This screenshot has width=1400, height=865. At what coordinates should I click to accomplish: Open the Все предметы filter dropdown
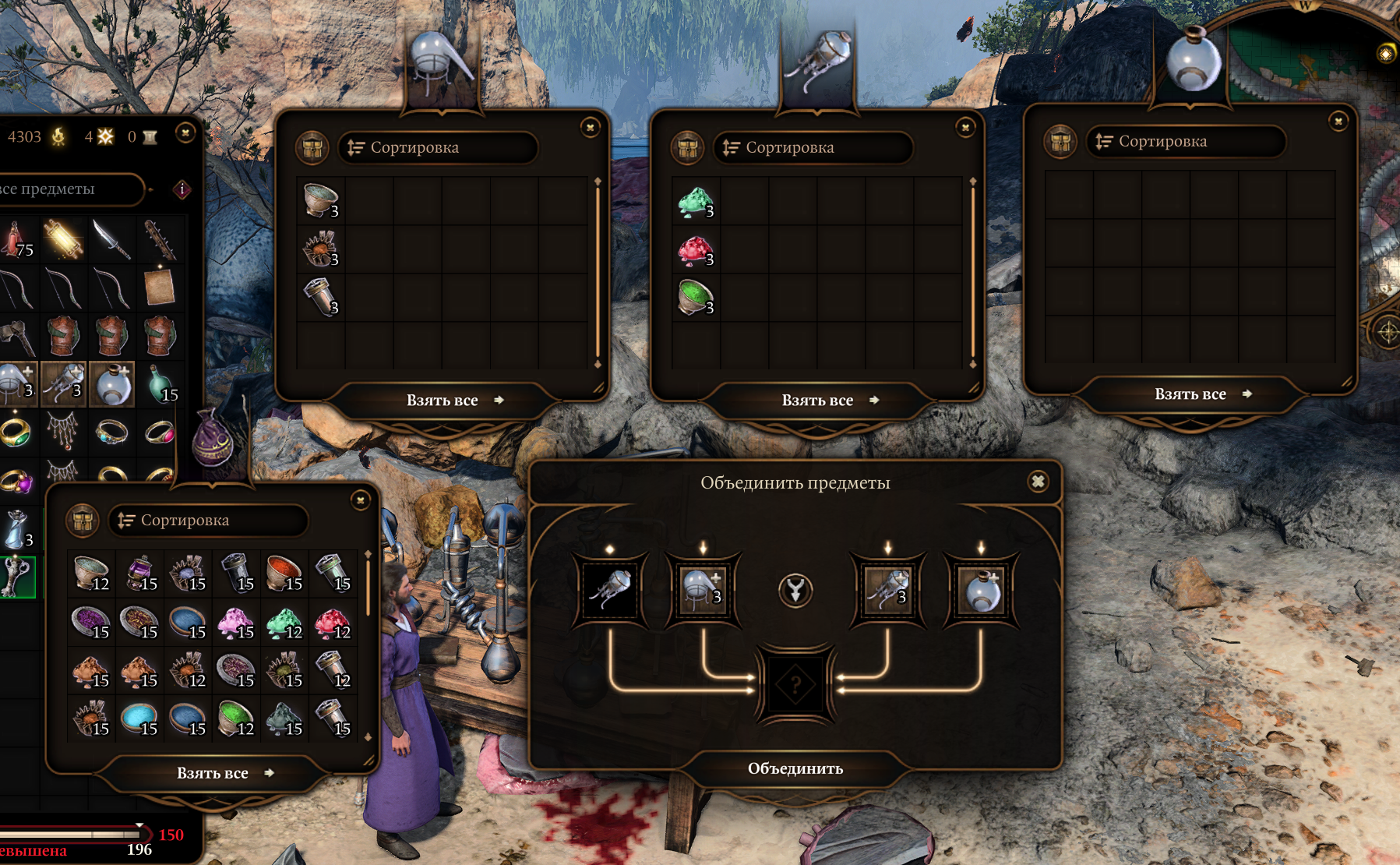(70, 189)
